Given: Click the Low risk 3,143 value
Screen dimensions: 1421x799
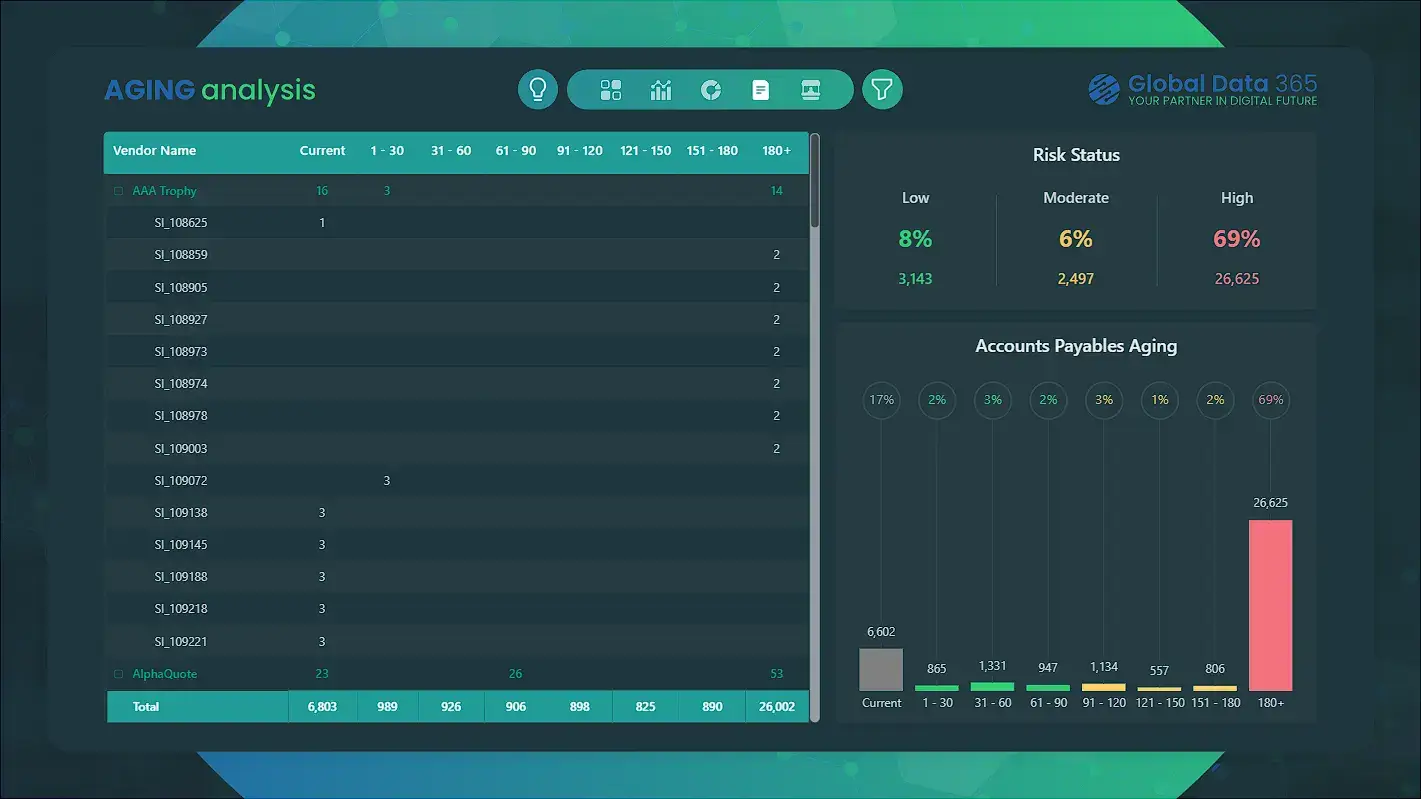Looking at the screenshot, I should (915, 278).
